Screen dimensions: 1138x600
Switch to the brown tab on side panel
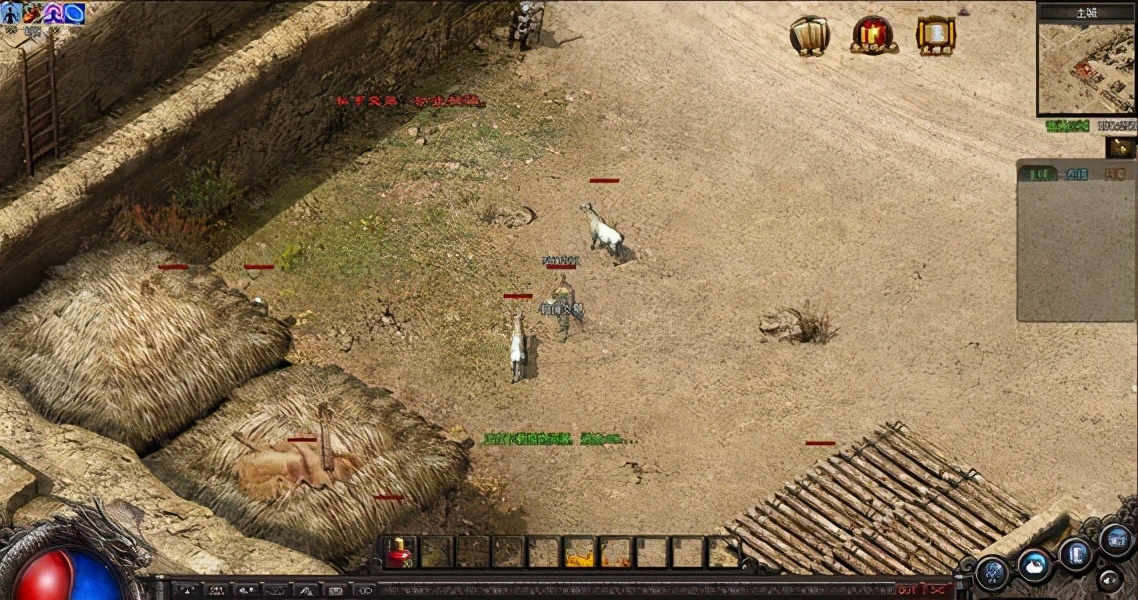click(1114, 174)
